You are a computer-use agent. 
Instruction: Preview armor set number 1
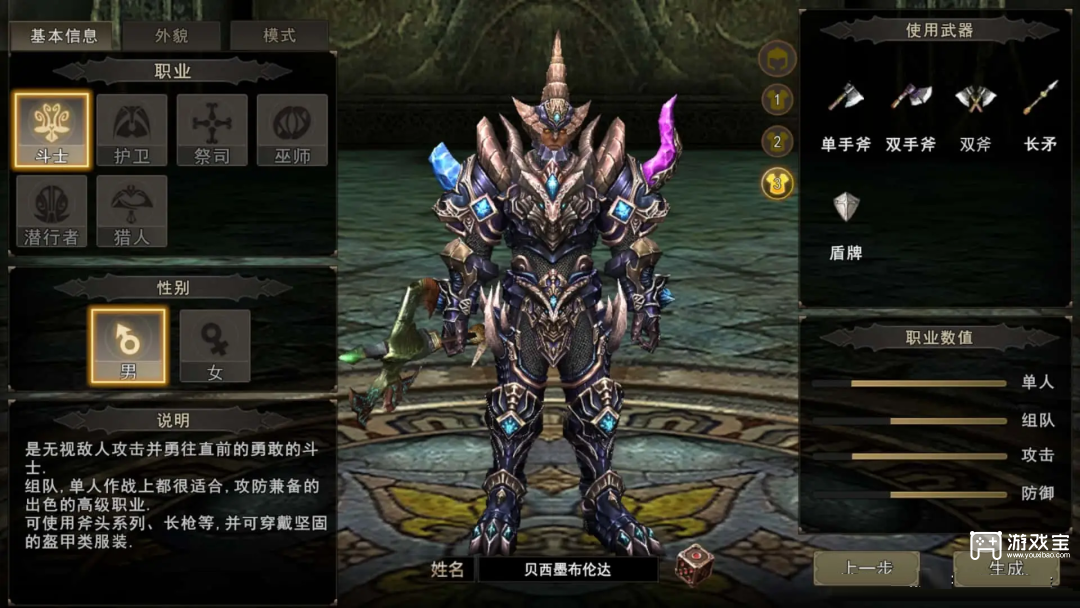(777, 99)
